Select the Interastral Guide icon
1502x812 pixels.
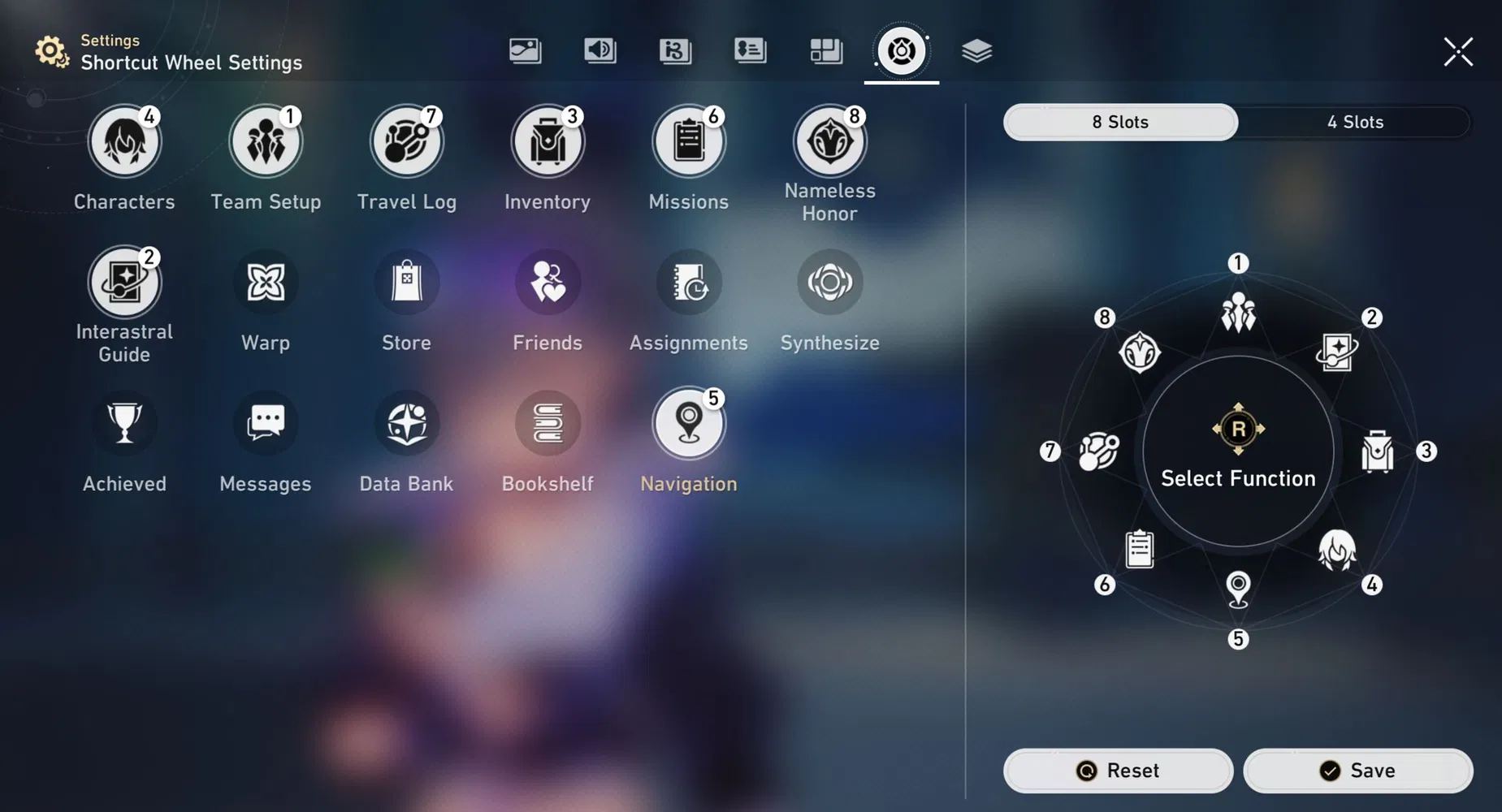pyautogui.click(x=124, y=282)
